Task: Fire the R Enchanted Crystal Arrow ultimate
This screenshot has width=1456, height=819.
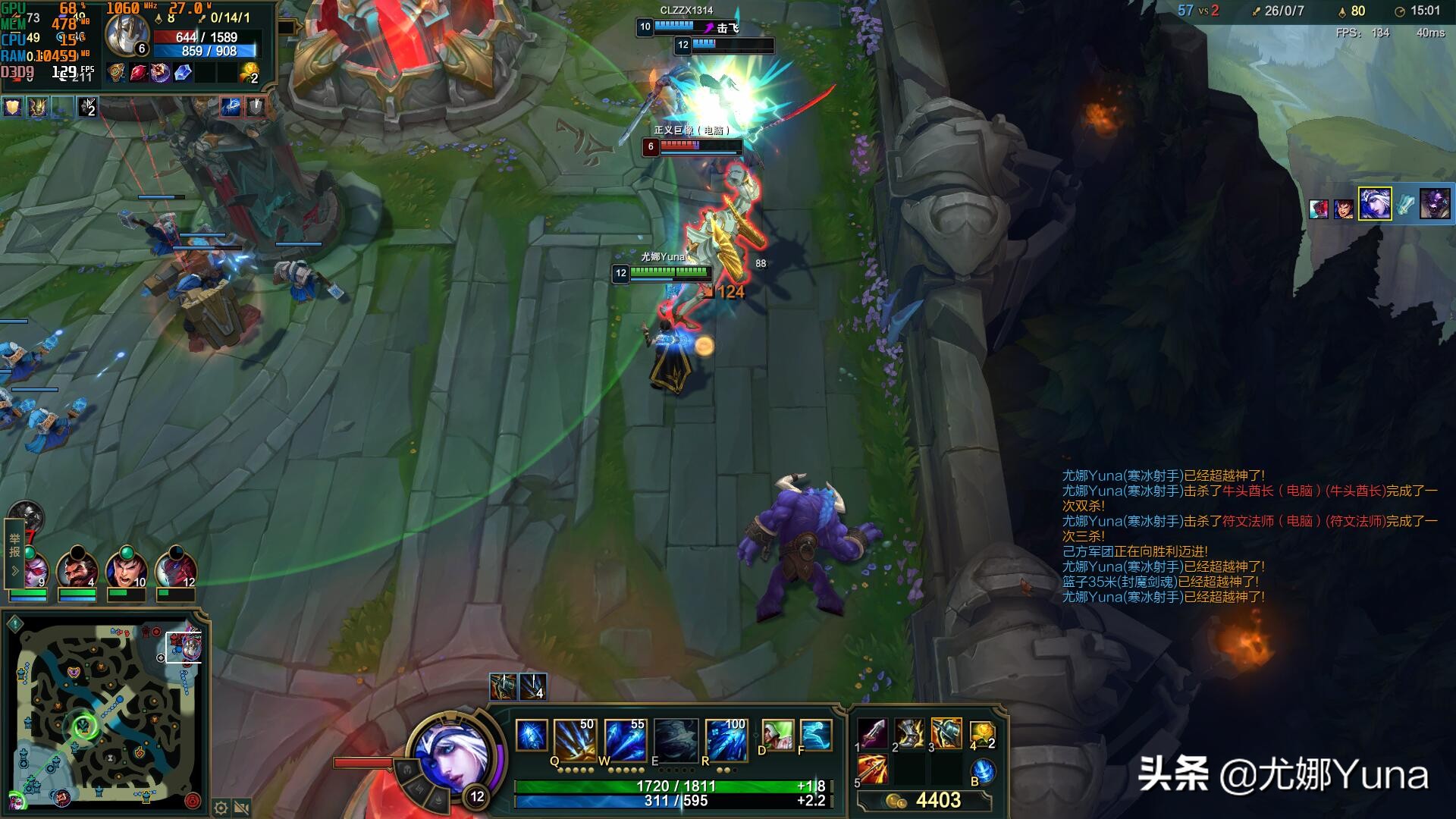Action: [x=726, y=739]
